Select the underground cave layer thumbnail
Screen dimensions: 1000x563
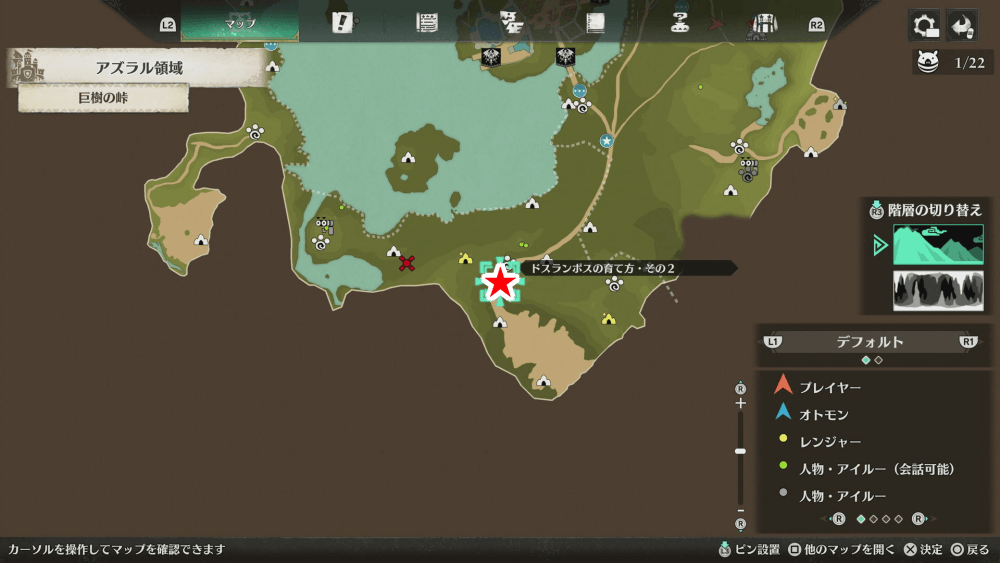click(x=937, y=290)
